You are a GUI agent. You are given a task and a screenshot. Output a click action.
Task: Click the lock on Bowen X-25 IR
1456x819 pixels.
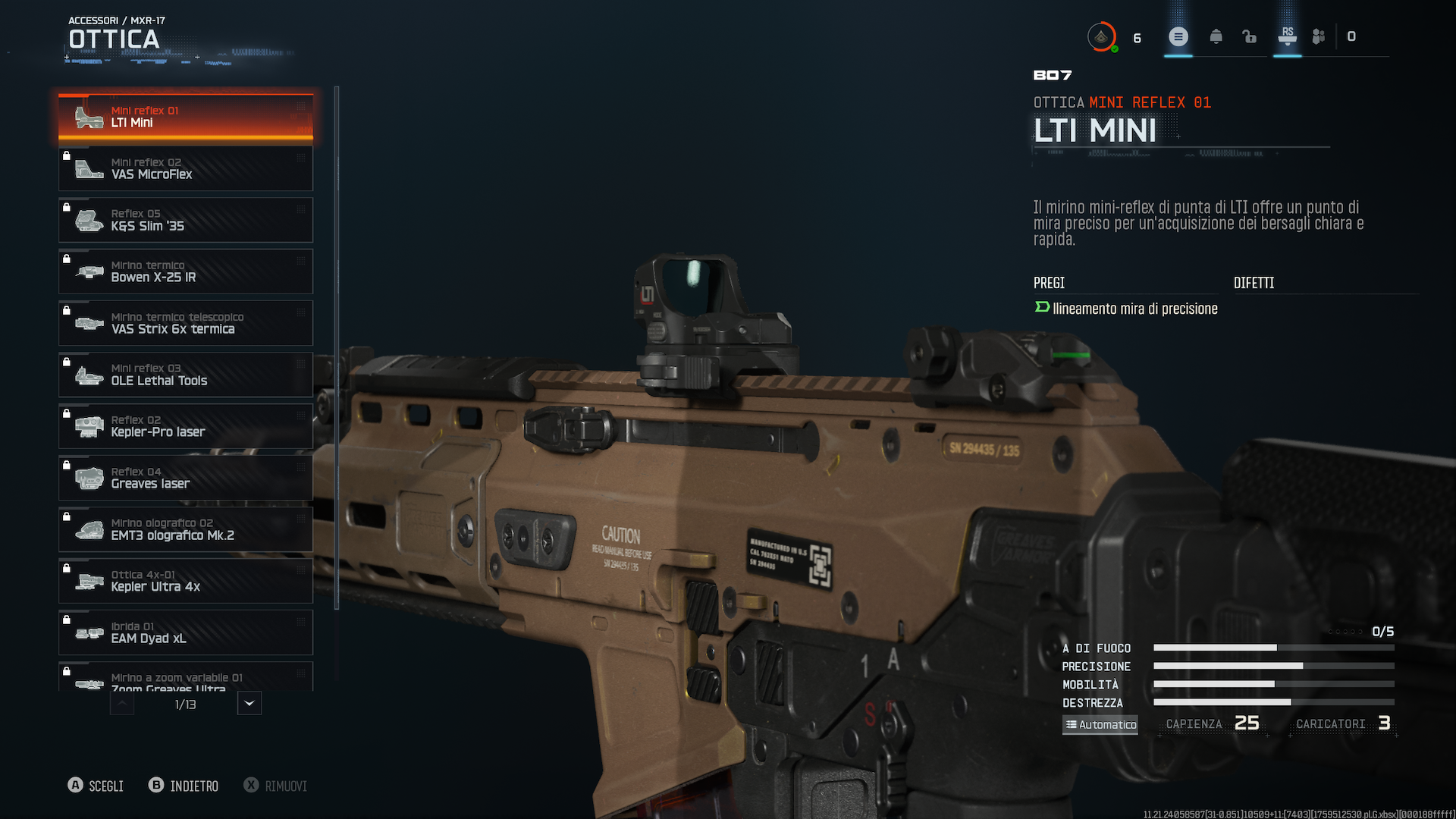(67, 259)
